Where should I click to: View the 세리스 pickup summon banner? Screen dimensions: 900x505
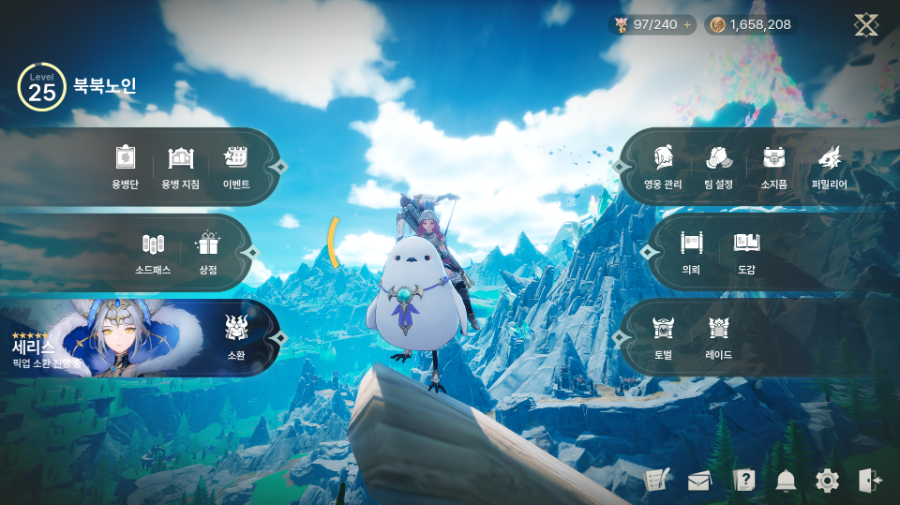pos(100,338)
